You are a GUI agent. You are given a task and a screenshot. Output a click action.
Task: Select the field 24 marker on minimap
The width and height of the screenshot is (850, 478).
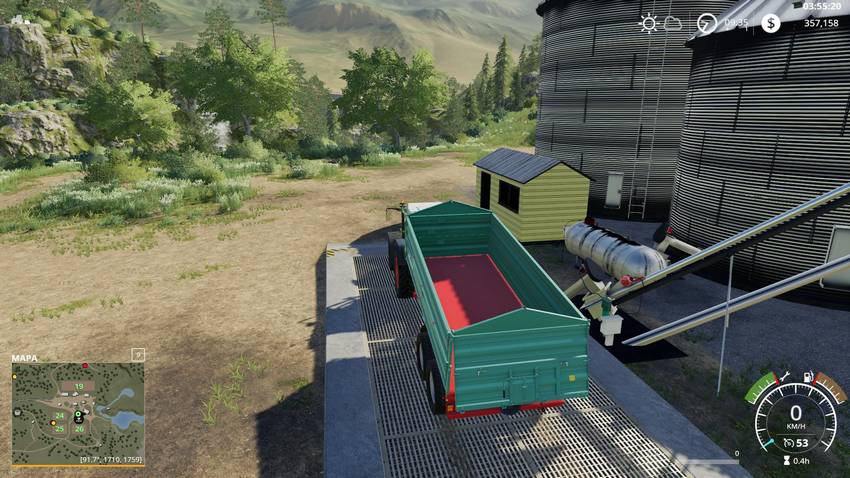click(59, 415)
